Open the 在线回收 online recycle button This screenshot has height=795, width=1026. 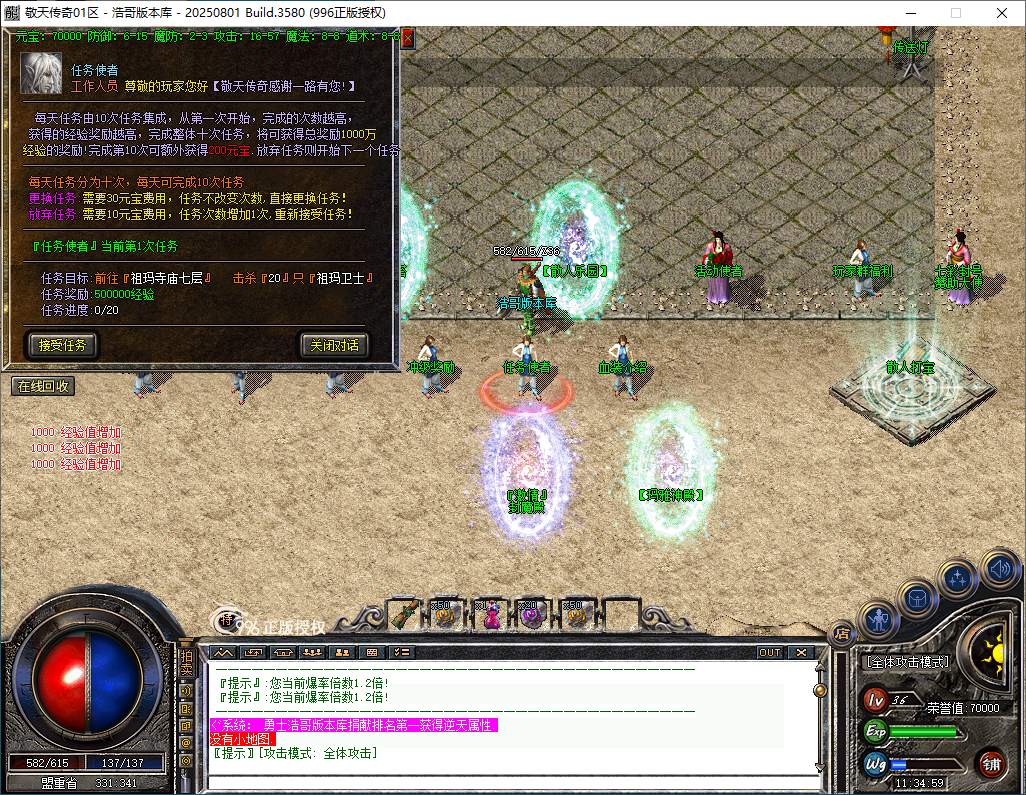tap(42, 386)
